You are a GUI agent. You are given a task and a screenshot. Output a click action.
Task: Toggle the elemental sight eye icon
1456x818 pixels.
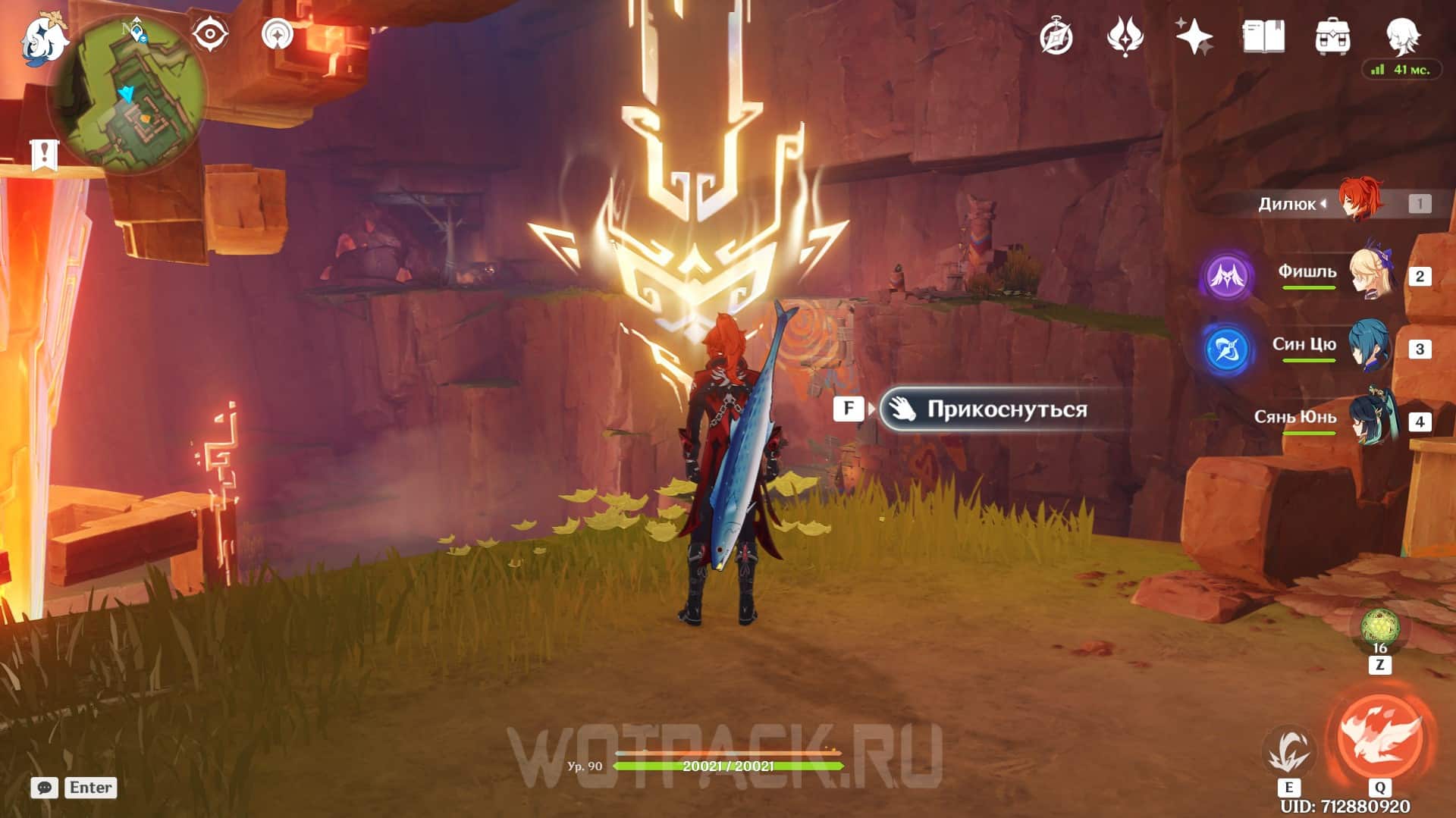coord(209,34)
